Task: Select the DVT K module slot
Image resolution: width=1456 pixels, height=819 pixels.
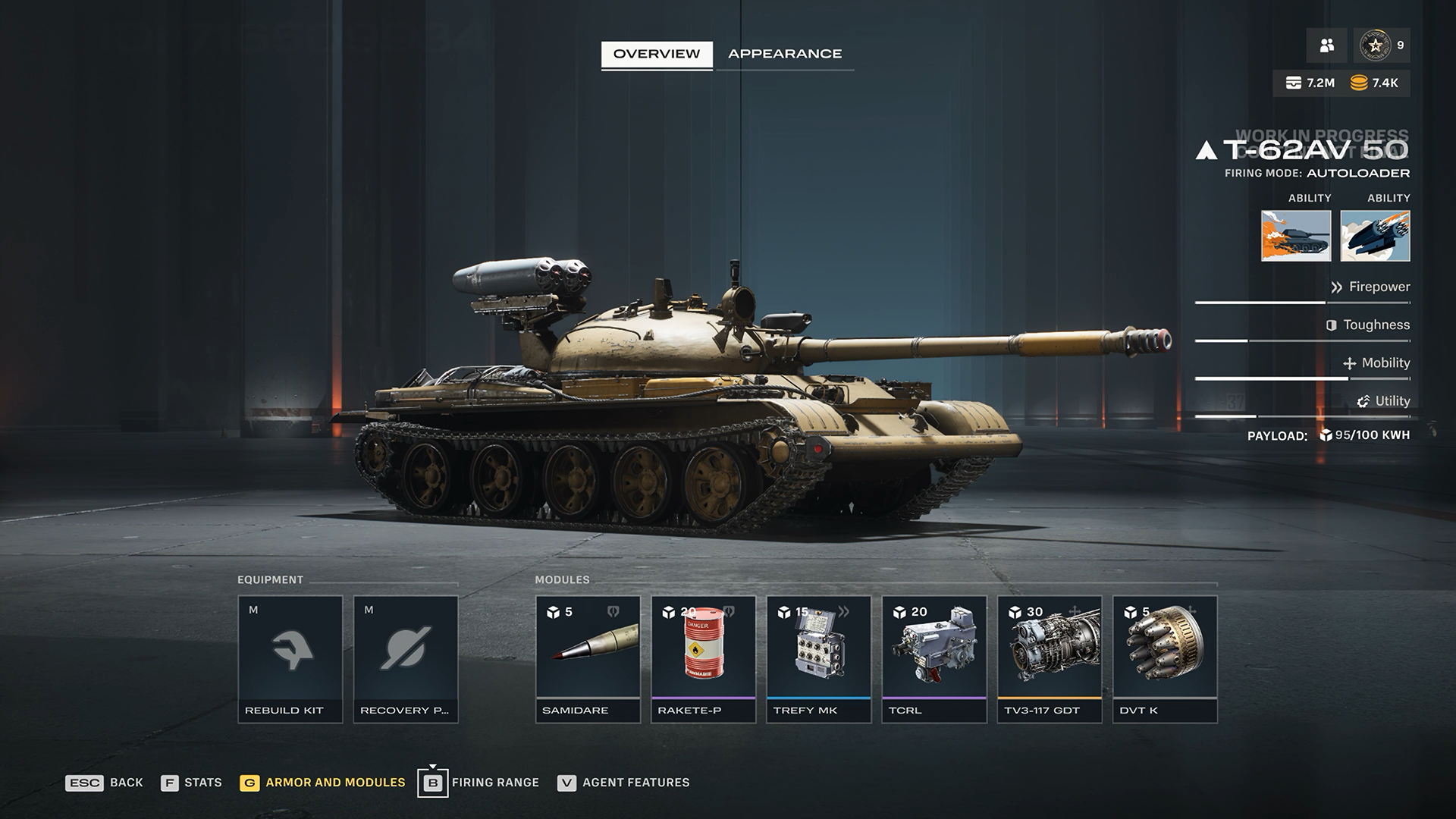Action: click(x=1164, y=658)
